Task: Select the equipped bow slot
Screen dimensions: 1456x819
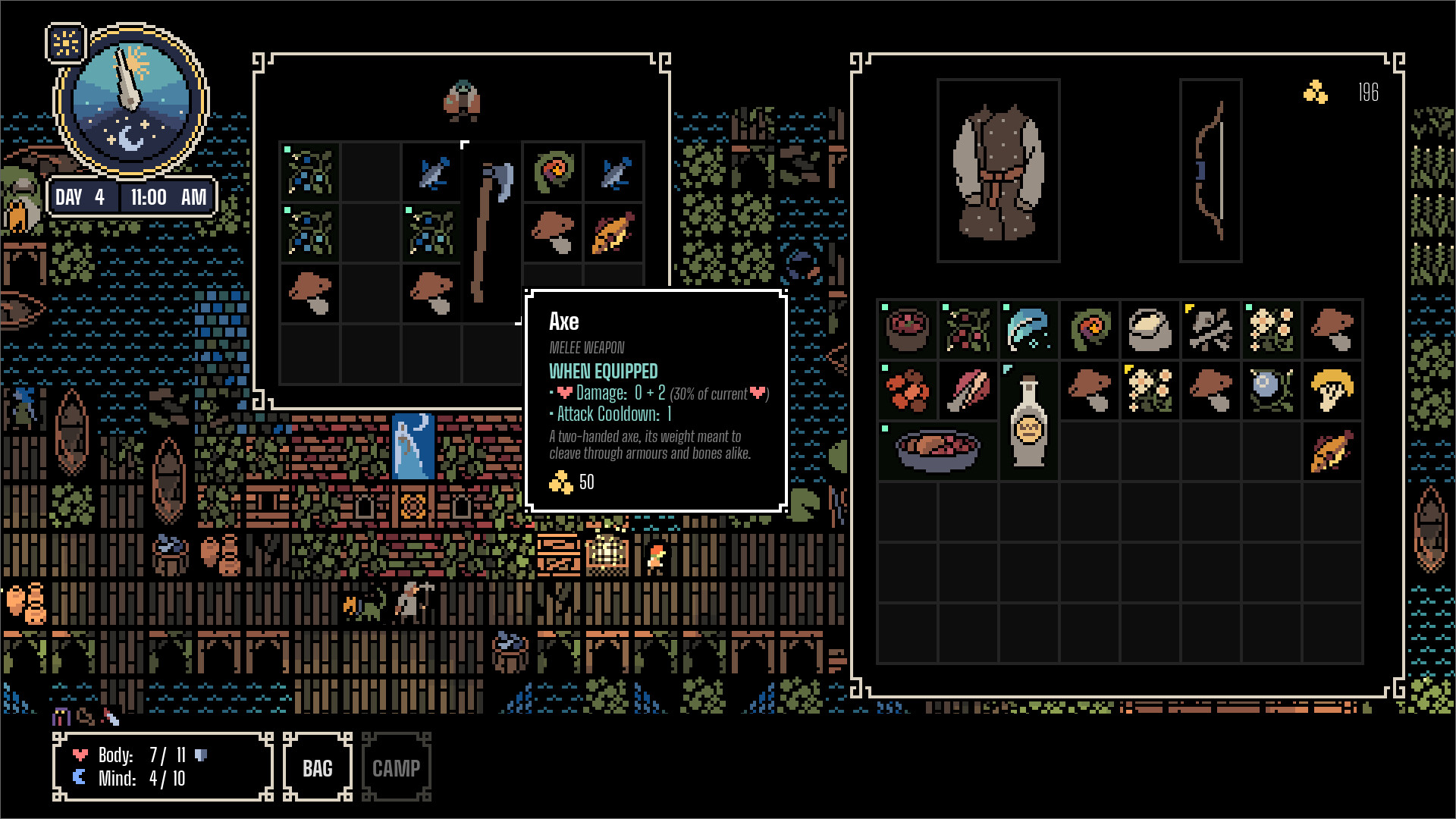Action: (x=1210, y=171)
